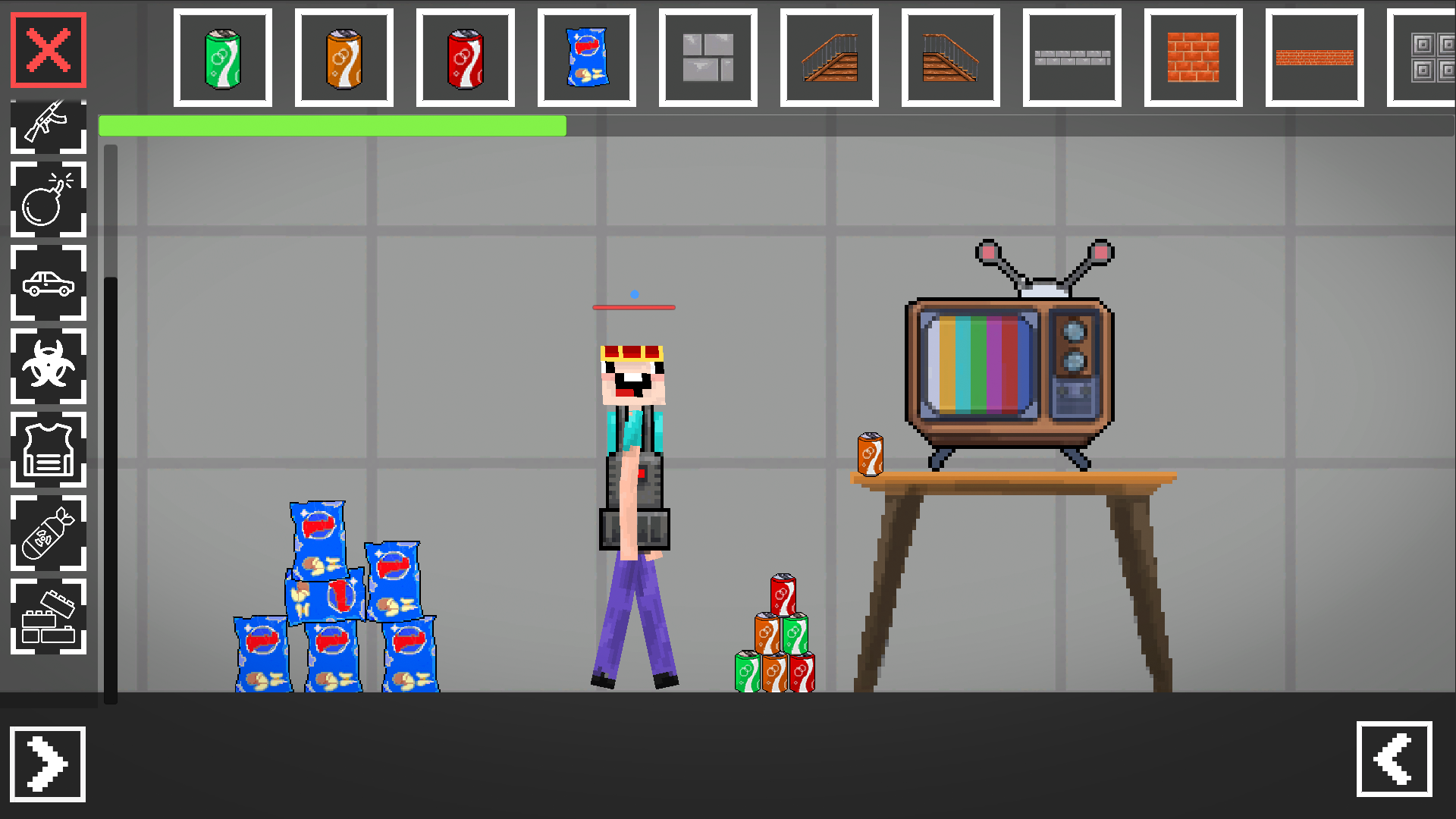Screen dimensions: 1456x819
Task: Select the green soda can item
Action: 224,56
